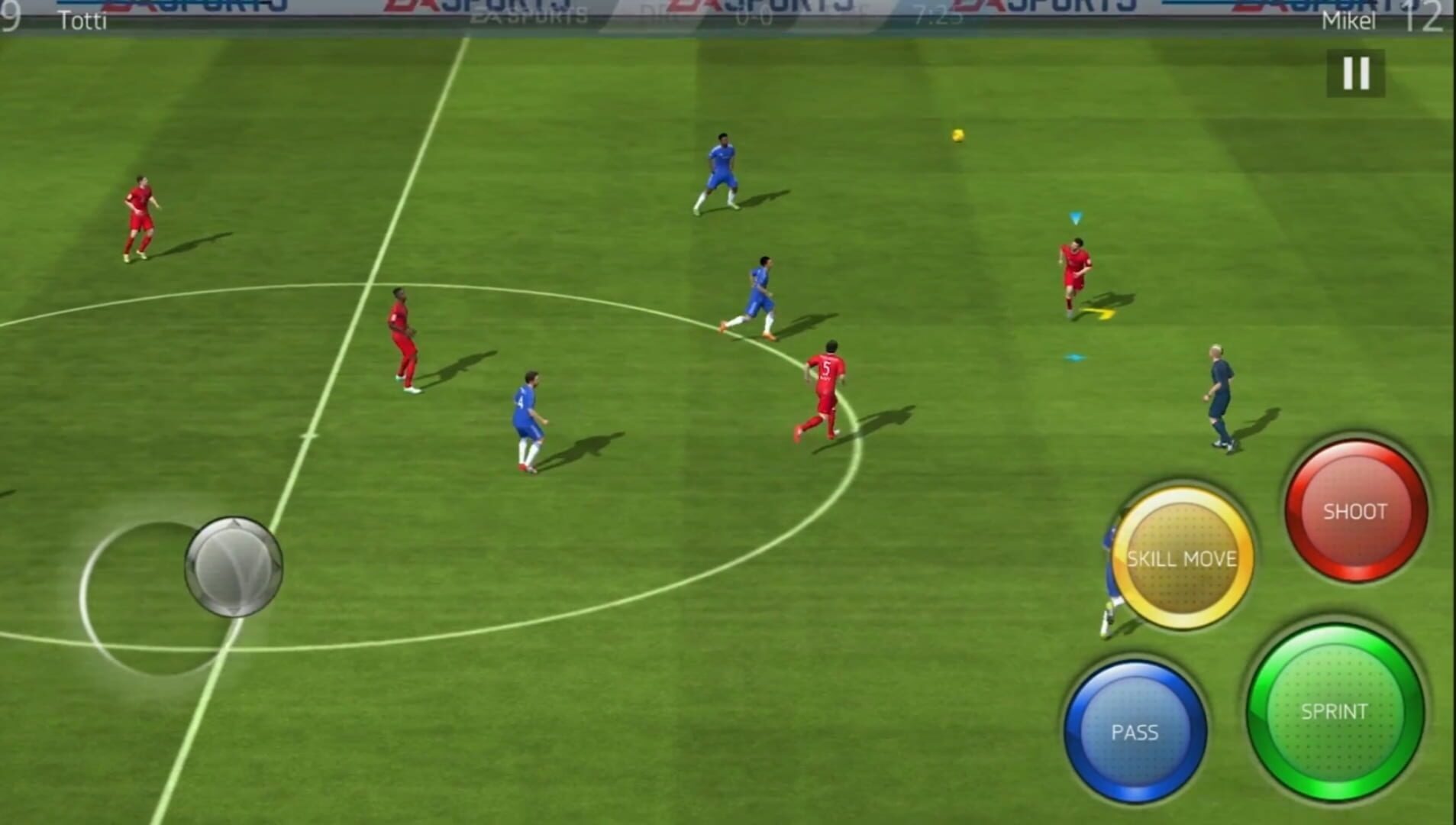Tap the pause icon in the top right
Viewport: 1456px width, 825px height.
tap(1357, 73)
